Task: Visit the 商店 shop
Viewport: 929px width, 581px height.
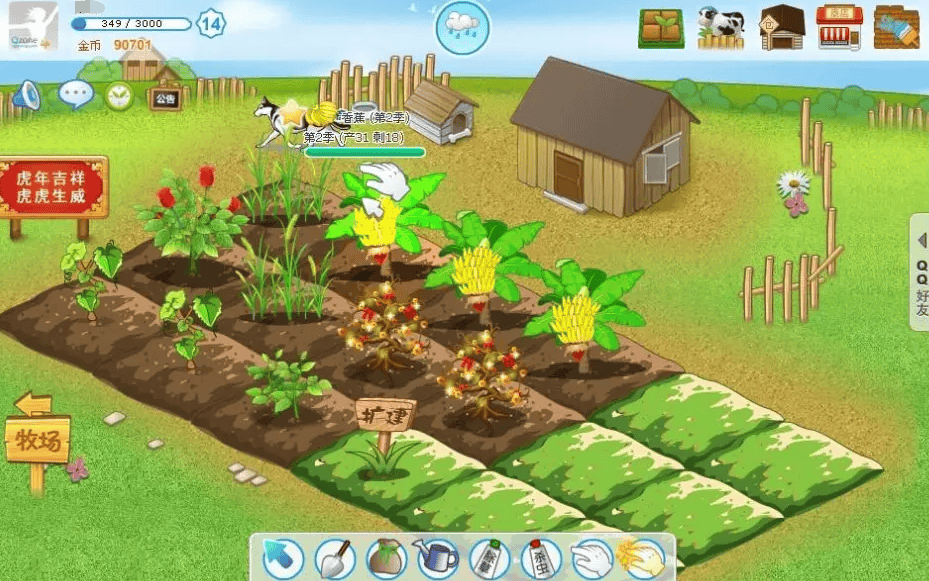Action: pyautogui.click(x=839, y=28)
